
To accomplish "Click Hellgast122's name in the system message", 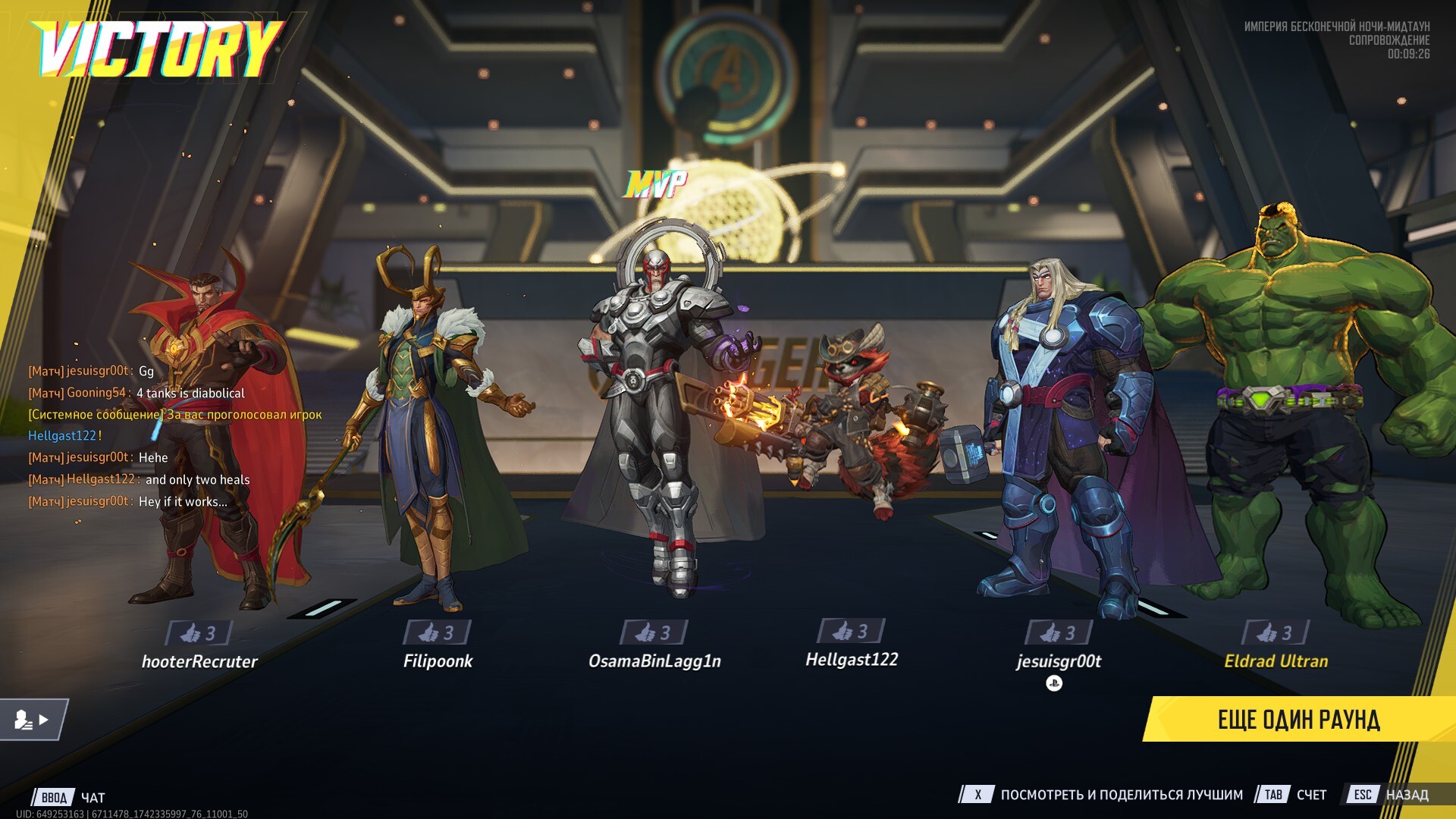I will (62, 436).
